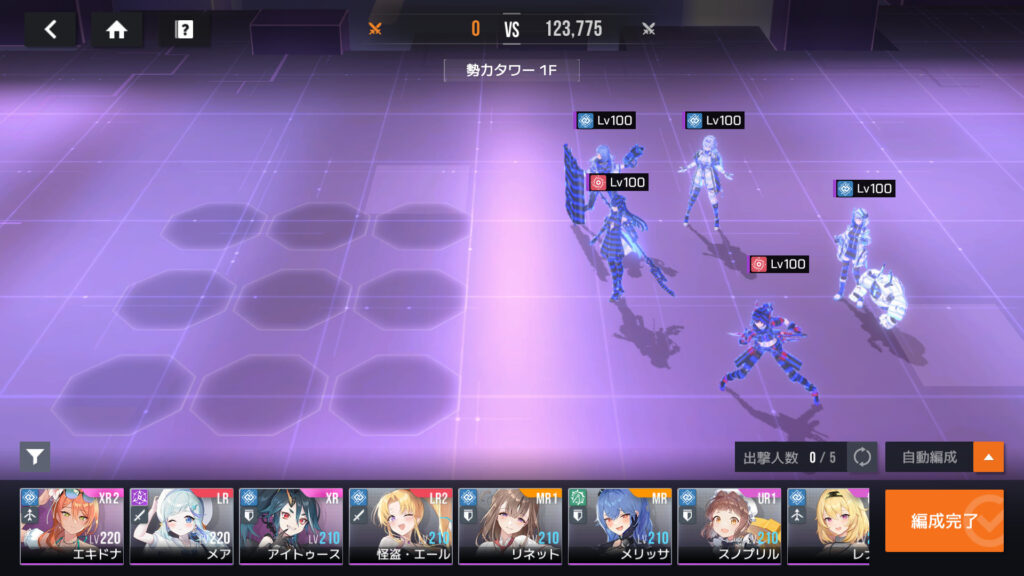Go back with the arrow button

pos(50,29)
